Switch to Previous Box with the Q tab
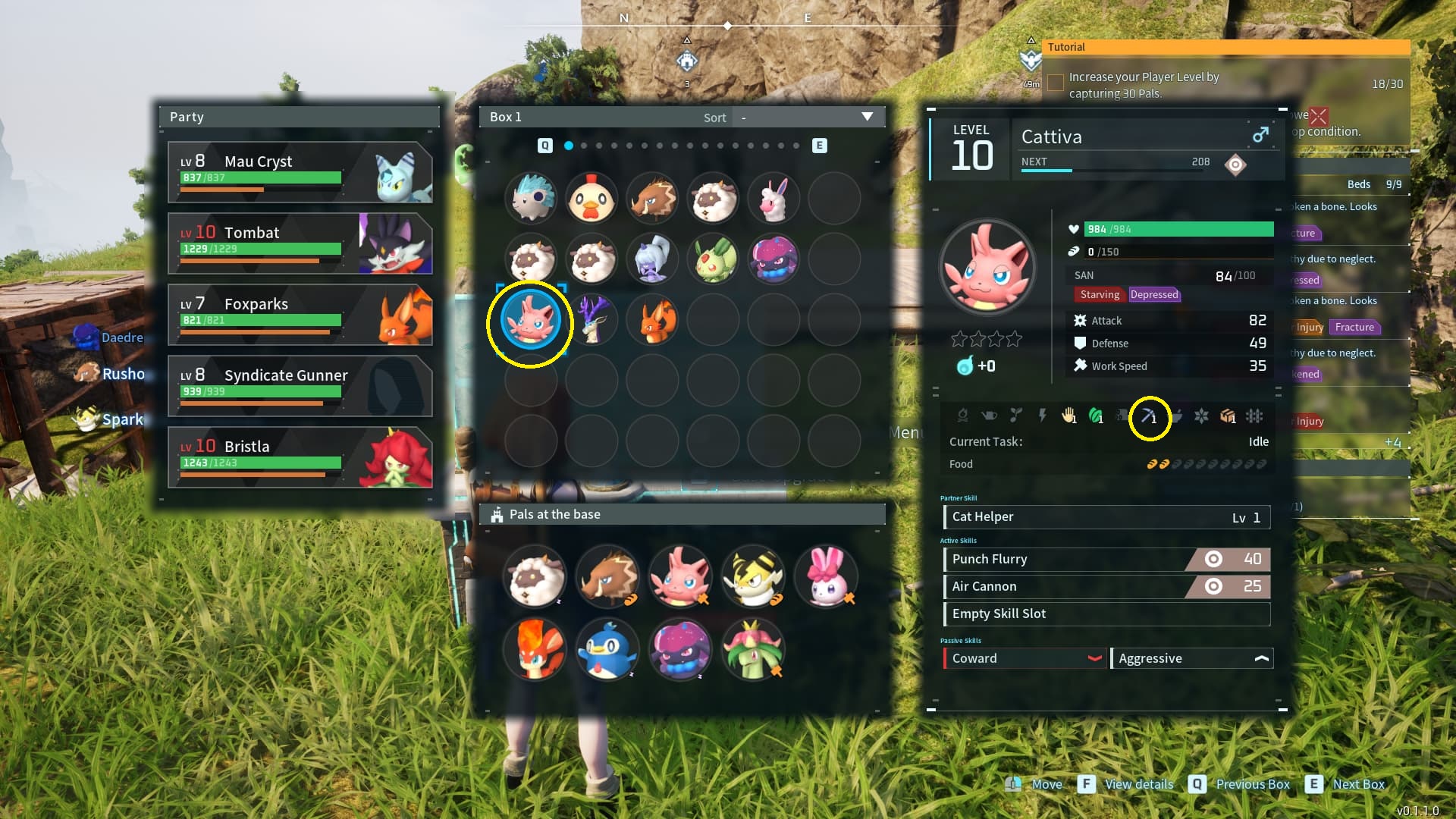Screen dimensions: 1456x819 [x=544, y=145]
